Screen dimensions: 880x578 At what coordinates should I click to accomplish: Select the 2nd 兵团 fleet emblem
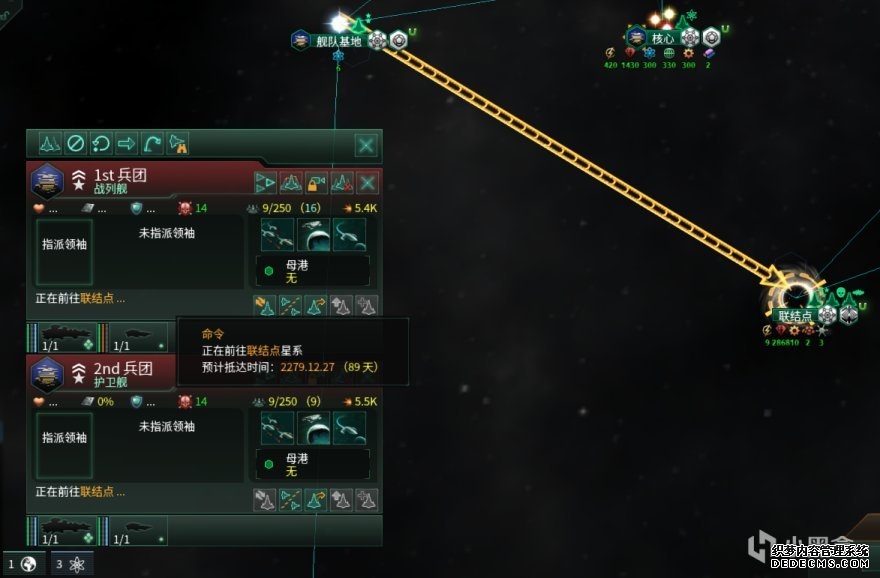(x=46, y=374)
